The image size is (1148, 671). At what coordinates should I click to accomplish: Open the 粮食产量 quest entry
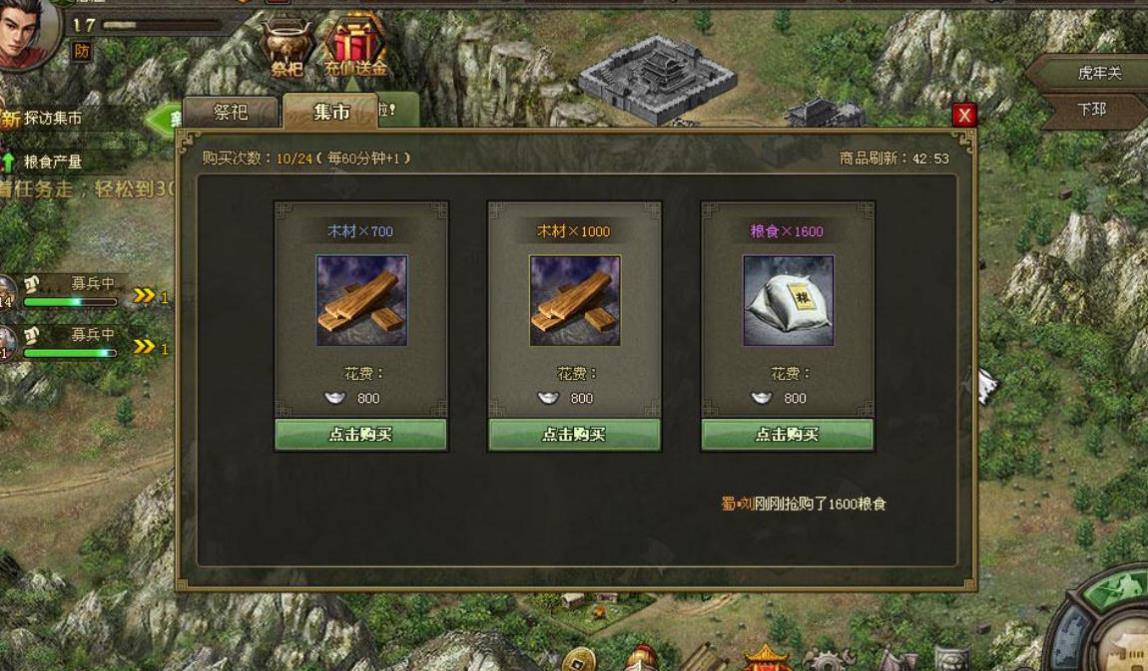(52, 161)
